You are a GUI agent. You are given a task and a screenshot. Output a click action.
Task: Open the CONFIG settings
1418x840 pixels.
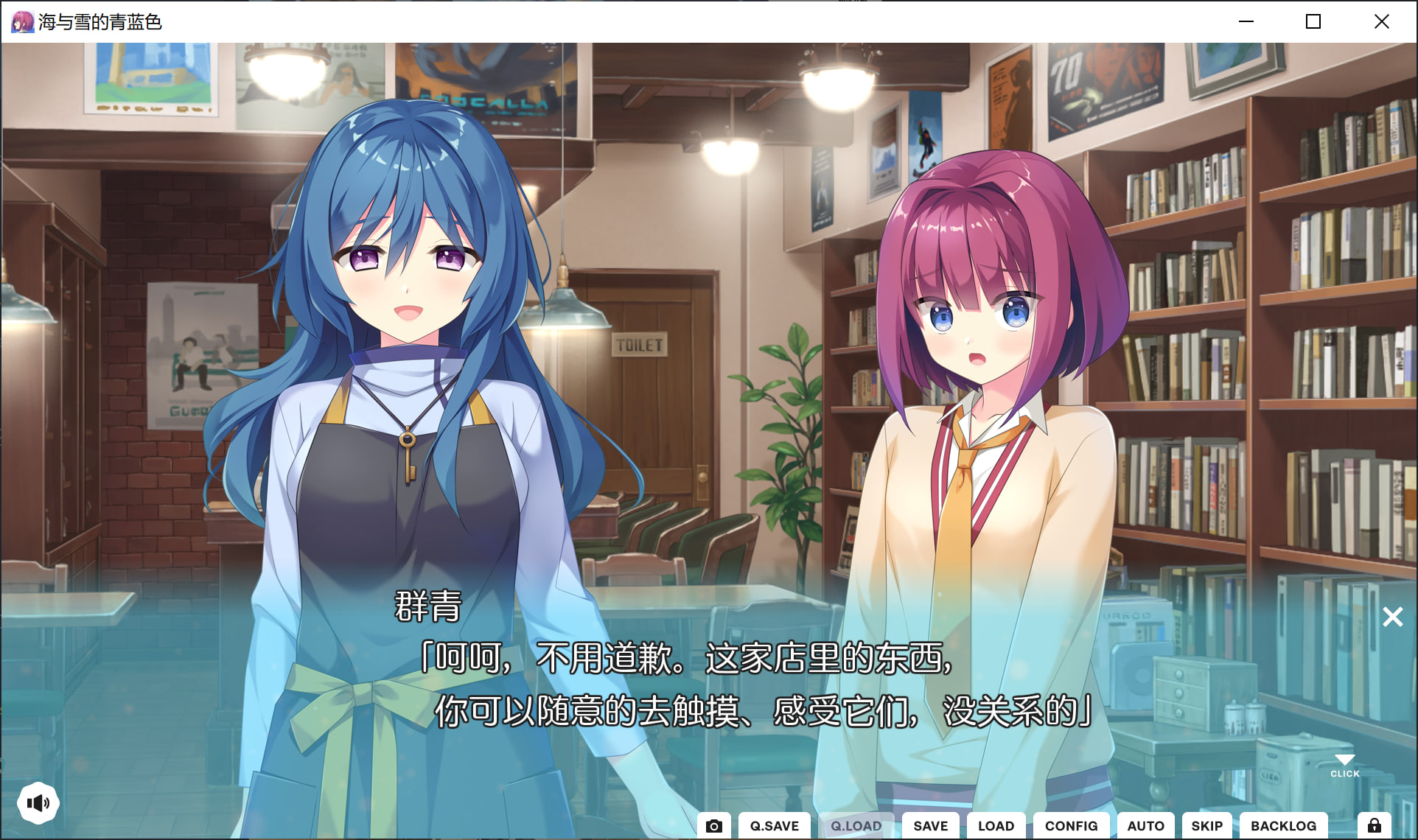pos(1071,825)
